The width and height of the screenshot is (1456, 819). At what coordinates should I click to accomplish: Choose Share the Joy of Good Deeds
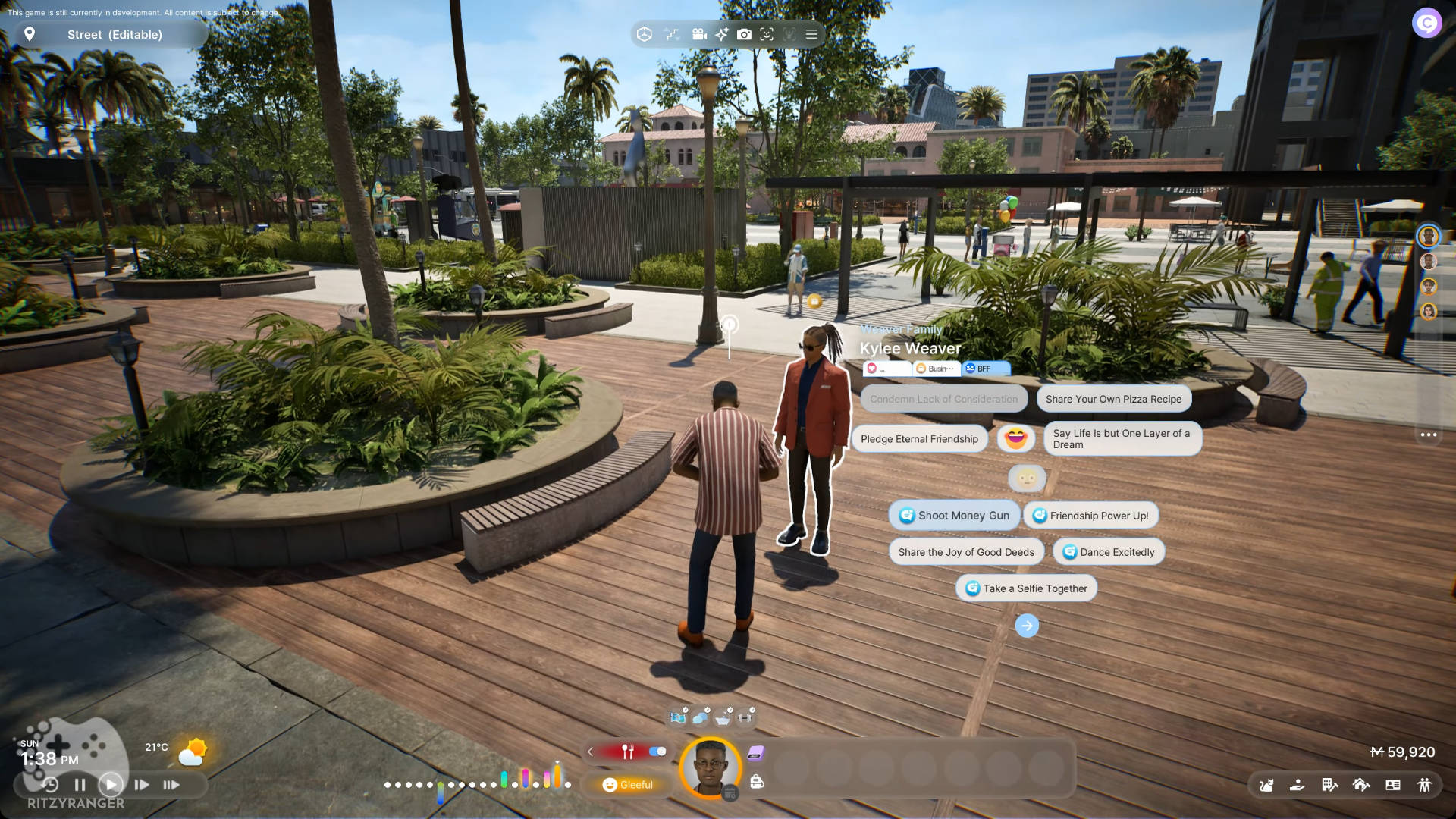point(966,552)
